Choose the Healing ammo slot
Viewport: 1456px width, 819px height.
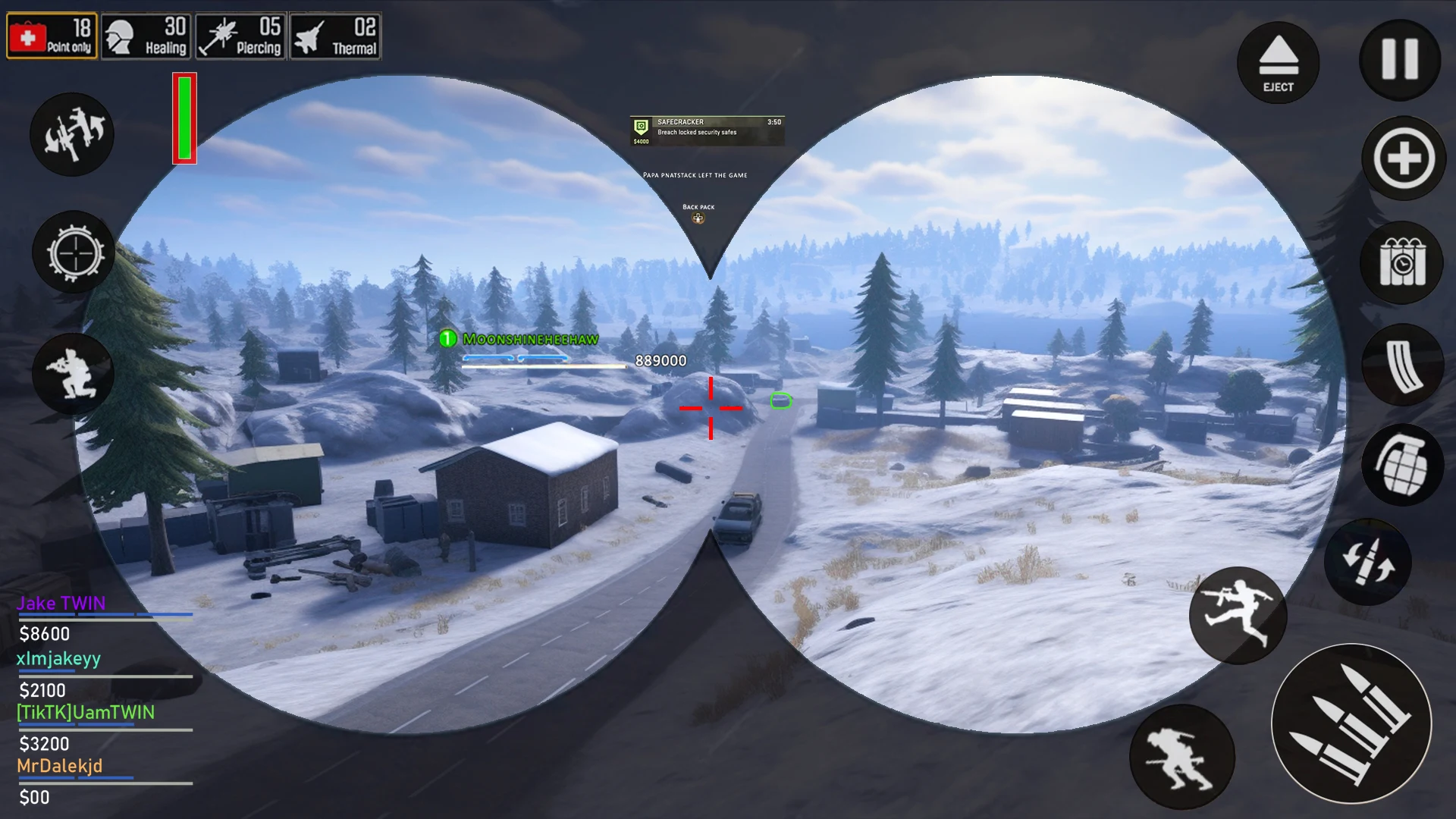pos(146,36)
